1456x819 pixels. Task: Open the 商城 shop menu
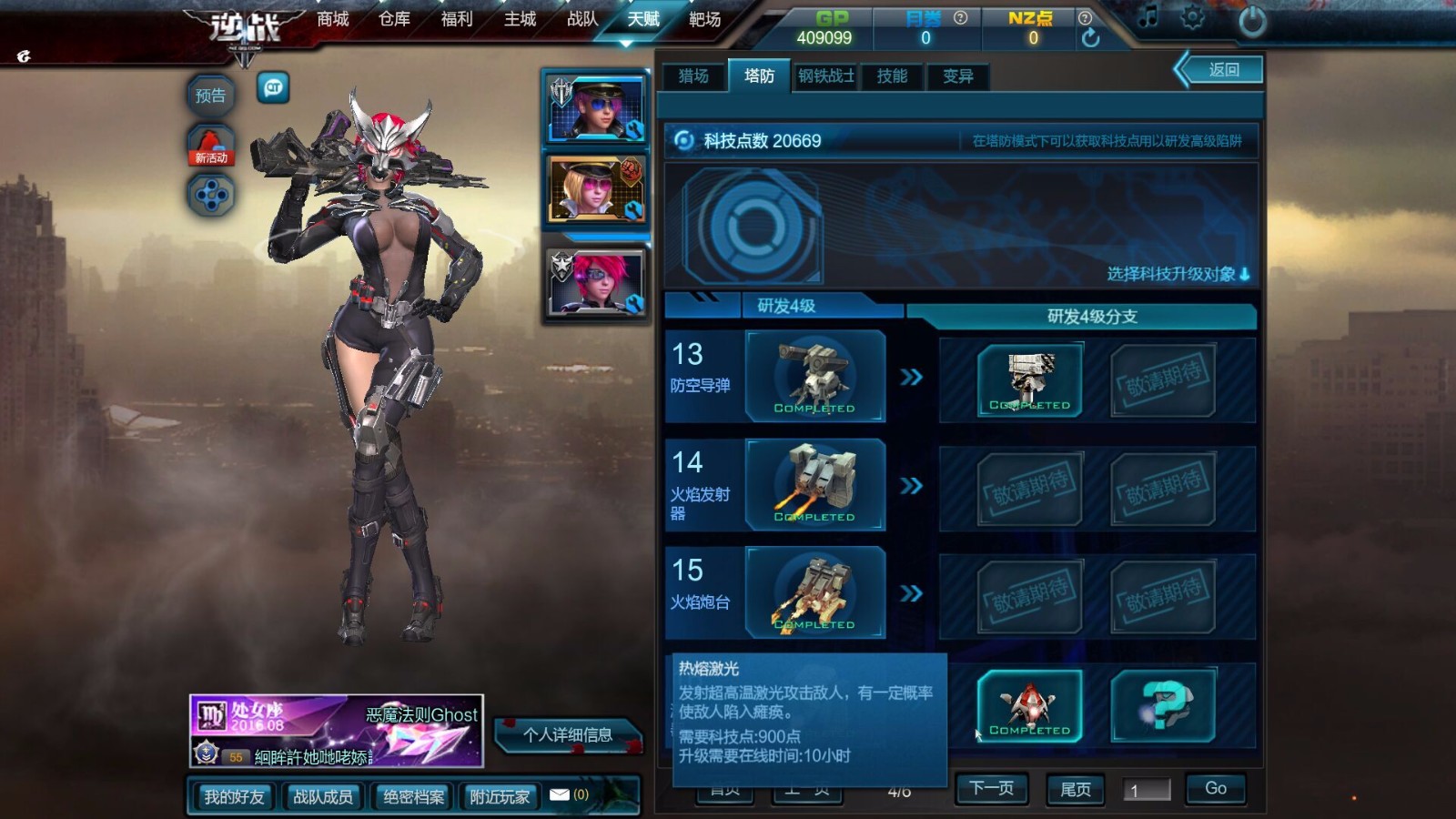(x=333, y=19)
